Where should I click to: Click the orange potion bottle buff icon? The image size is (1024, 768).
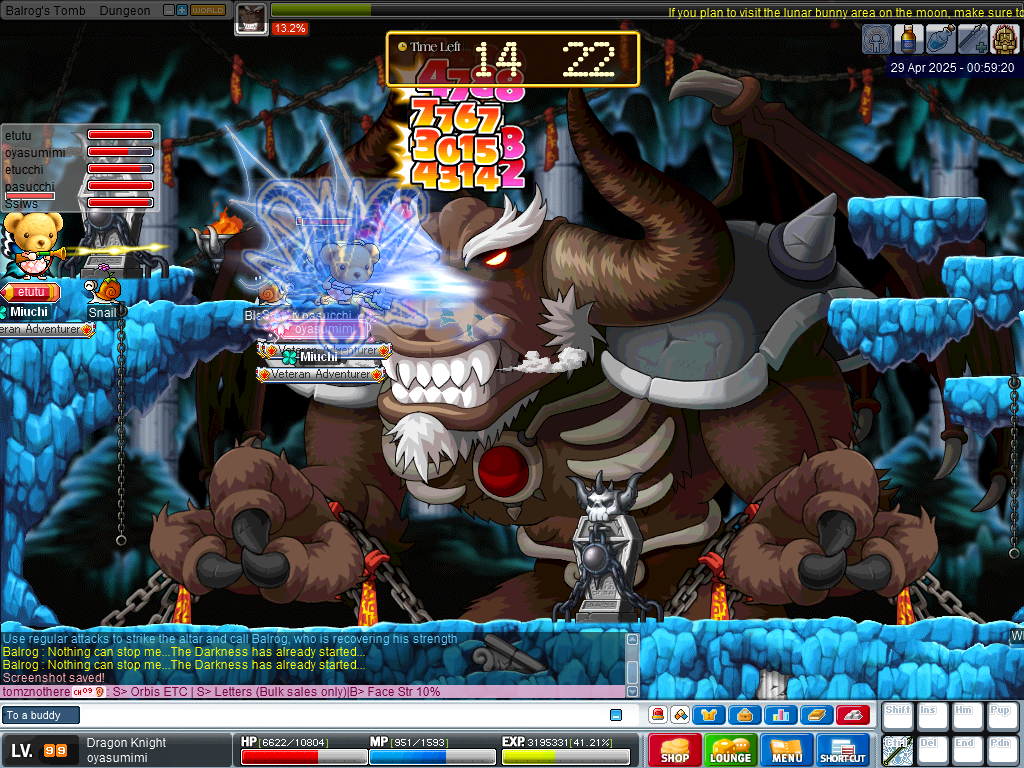coord(908,39)
